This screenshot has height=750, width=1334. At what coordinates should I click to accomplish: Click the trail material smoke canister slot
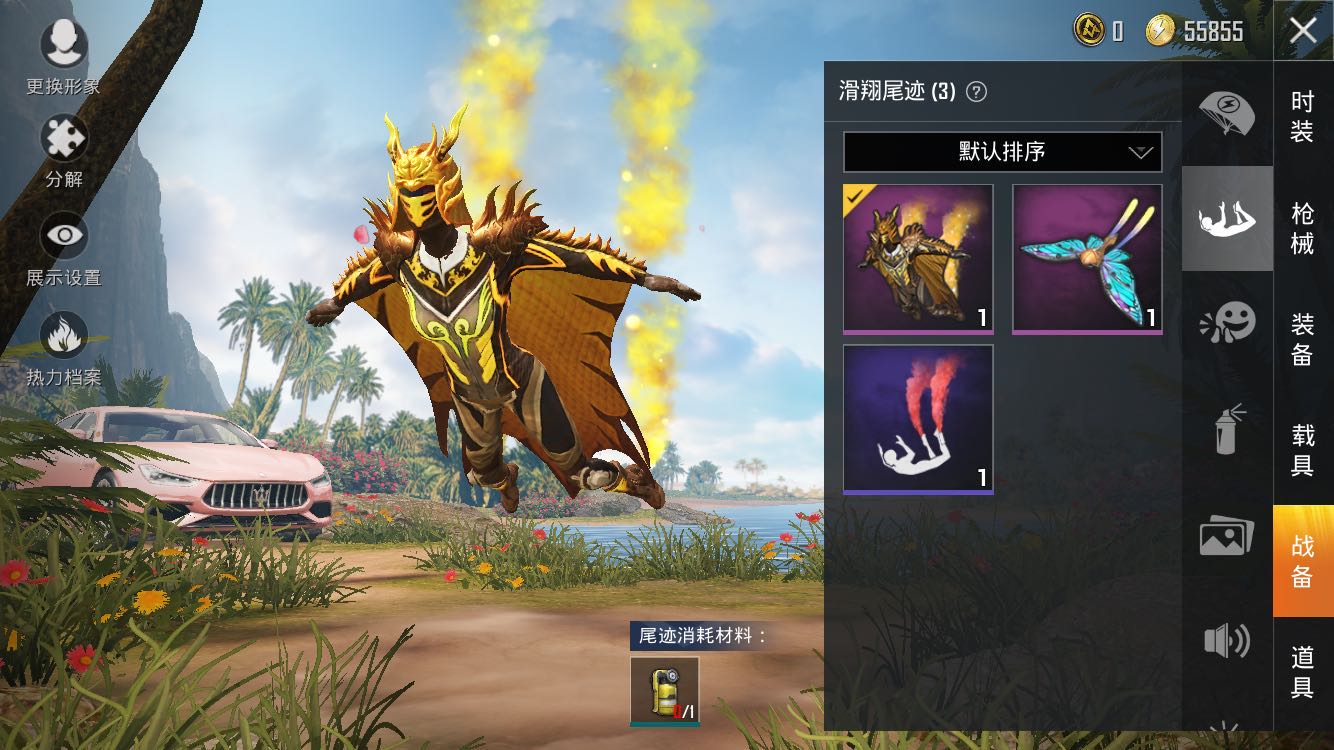(665, 690)
